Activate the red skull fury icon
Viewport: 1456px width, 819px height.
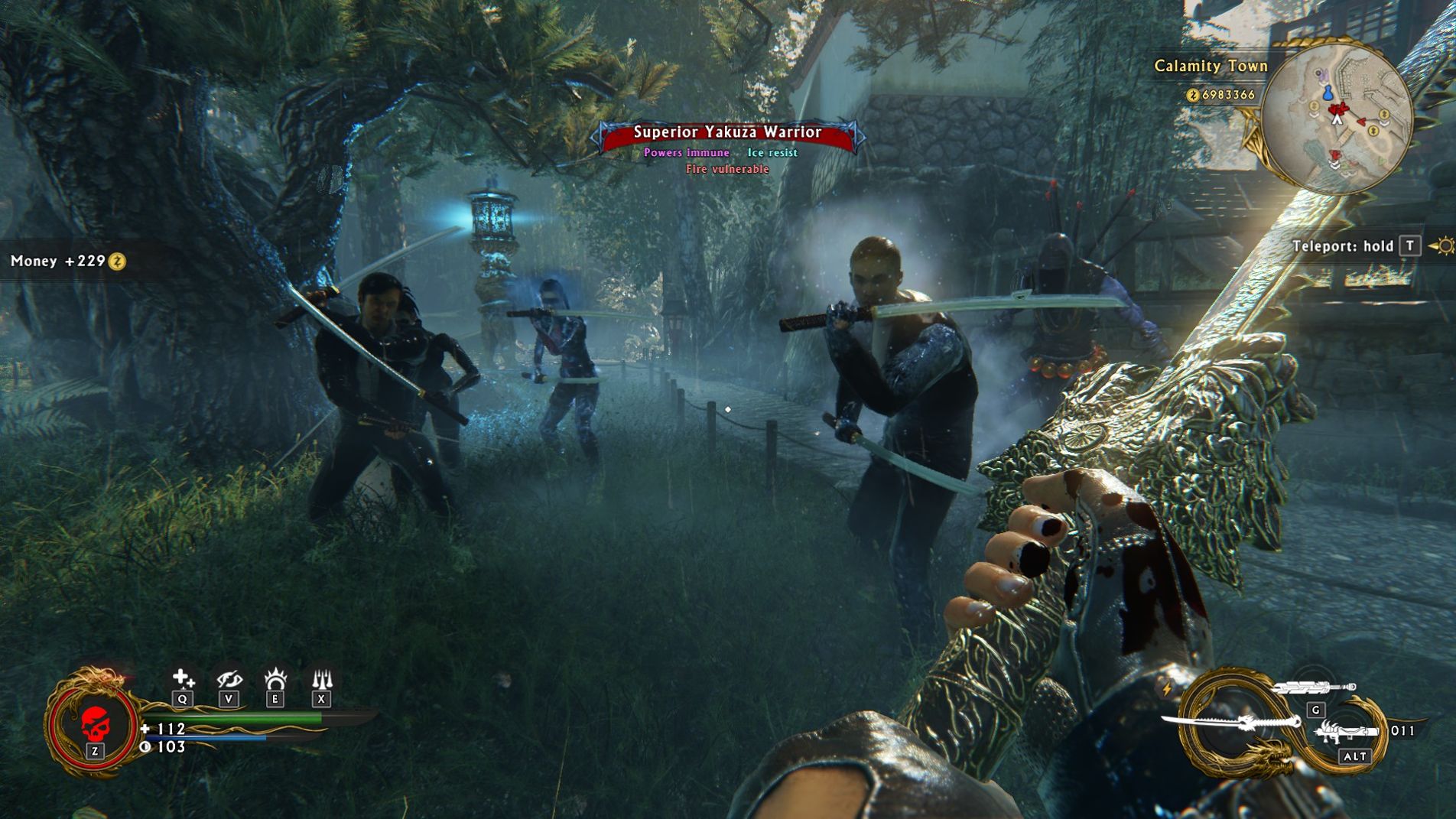coord(95,722)
